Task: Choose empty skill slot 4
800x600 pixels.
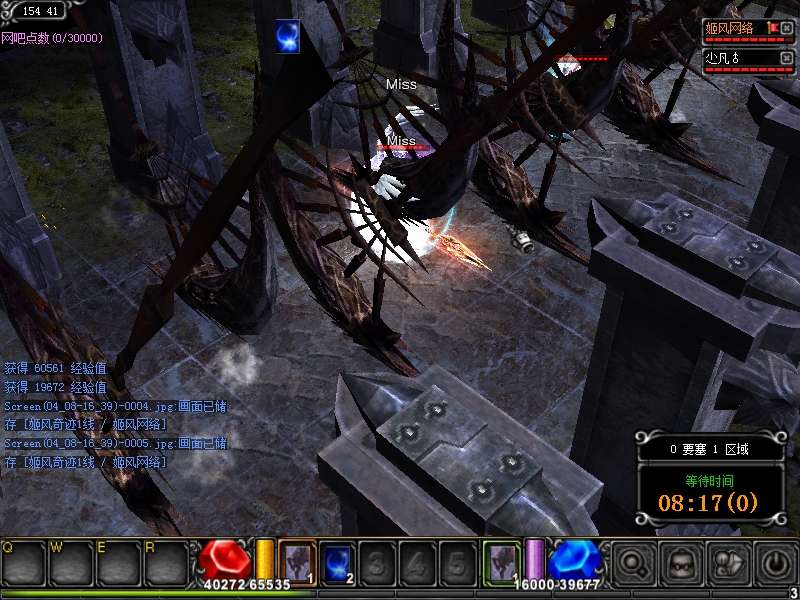Action: click(x=417, y=561)
